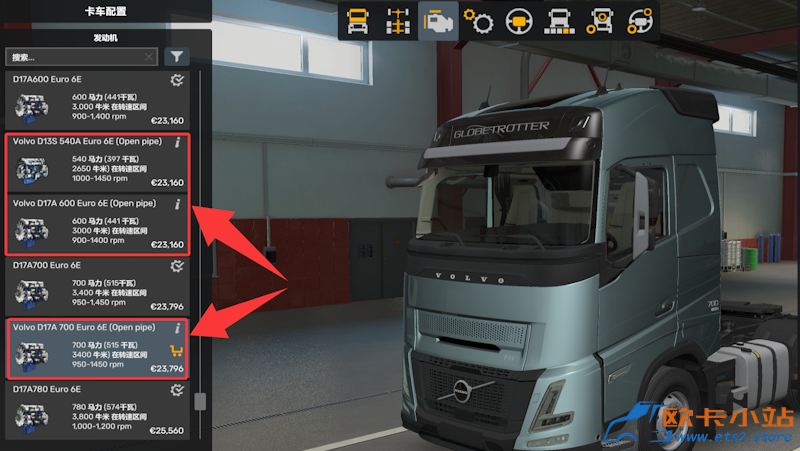Open the truck cabin category tab

[x=357, y=21]
